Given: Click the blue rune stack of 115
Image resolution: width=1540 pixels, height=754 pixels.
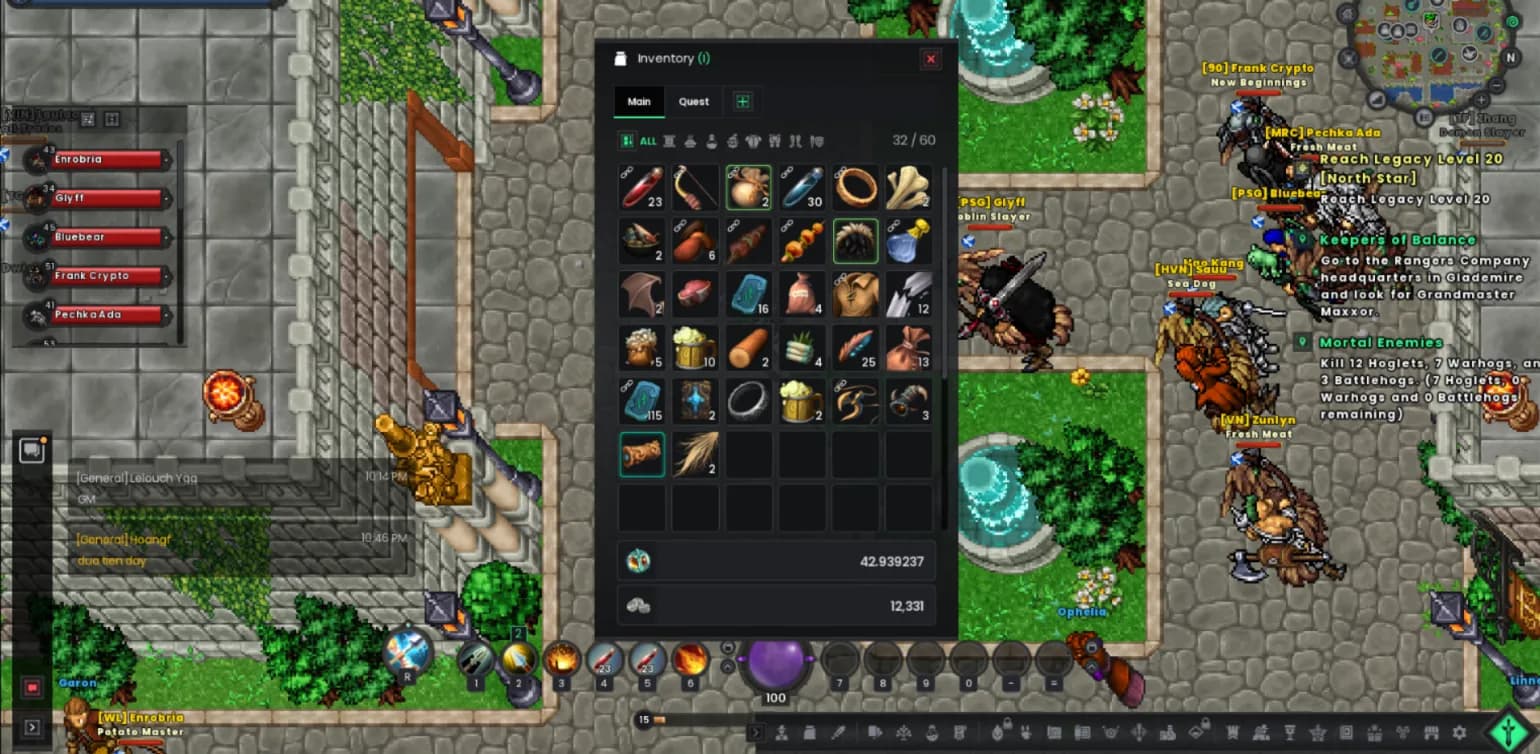Looking at the screenshot, I should pyautogui.click(x=642, y=401).
